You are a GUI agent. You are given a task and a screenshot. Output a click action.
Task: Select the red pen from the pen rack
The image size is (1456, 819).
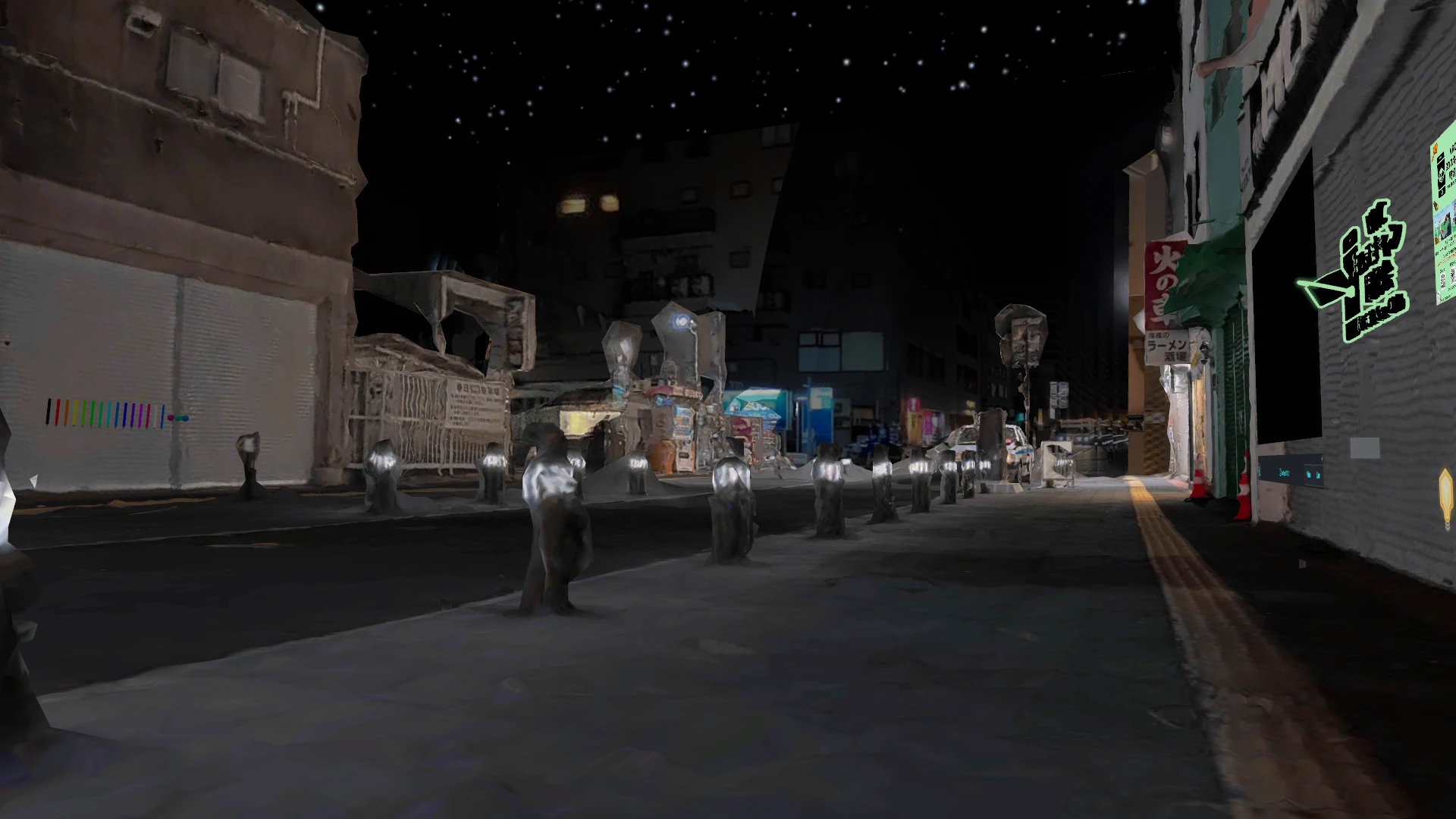coord(57,413)
